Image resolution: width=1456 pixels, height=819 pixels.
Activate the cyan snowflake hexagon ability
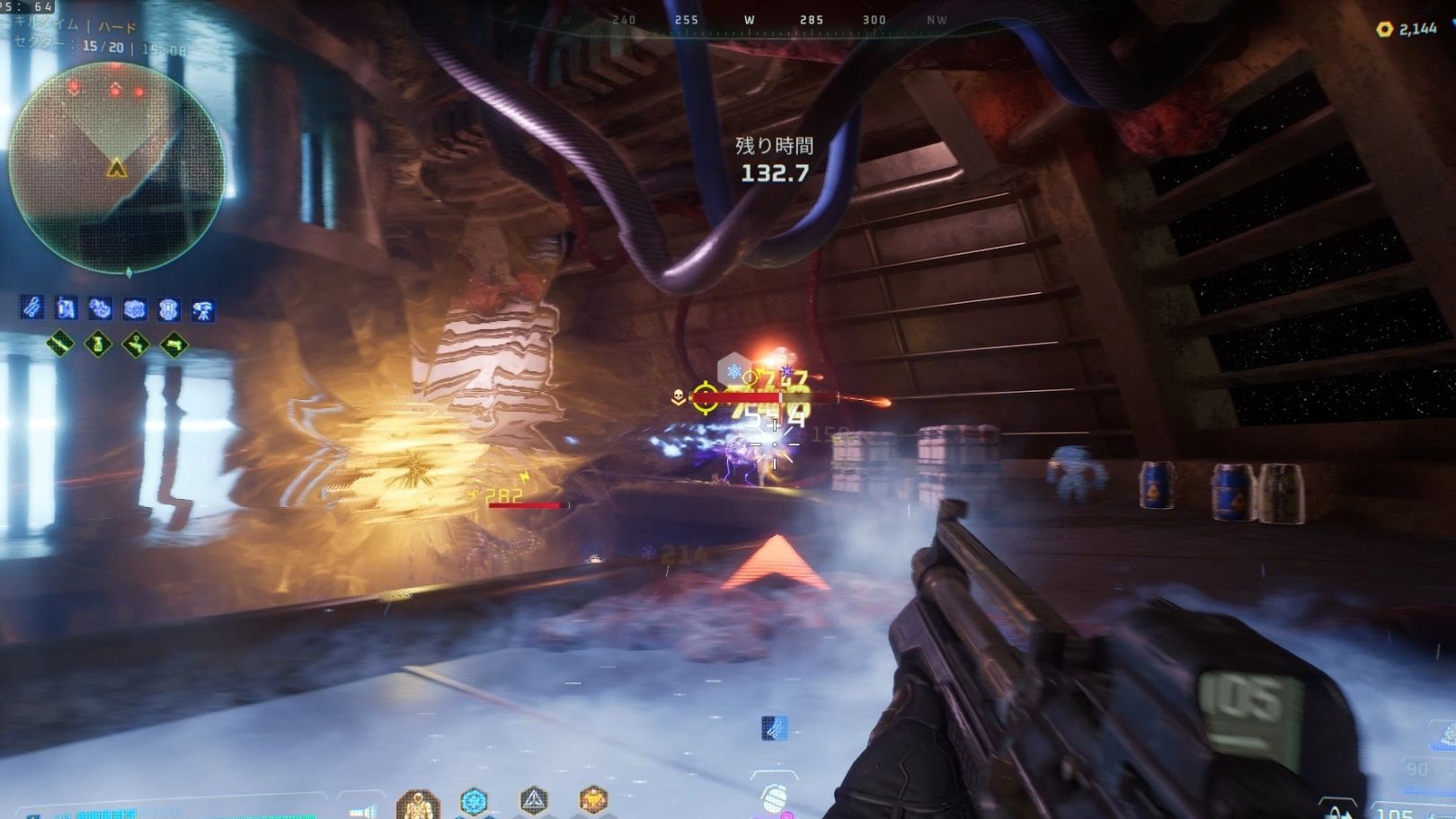474,800
